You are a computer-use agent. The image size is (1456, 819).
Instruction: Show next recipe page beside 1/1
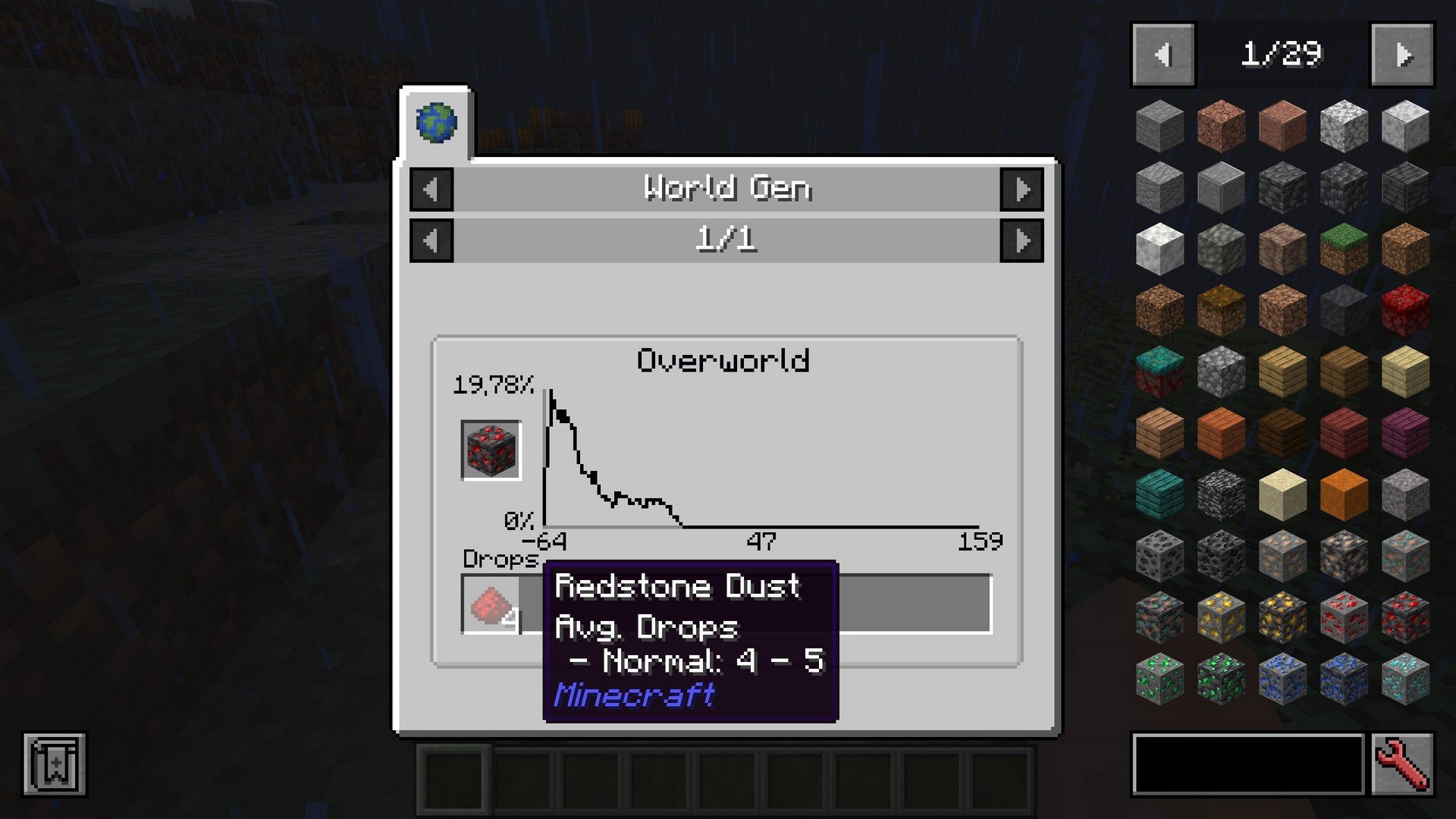tap(1021, 240)
